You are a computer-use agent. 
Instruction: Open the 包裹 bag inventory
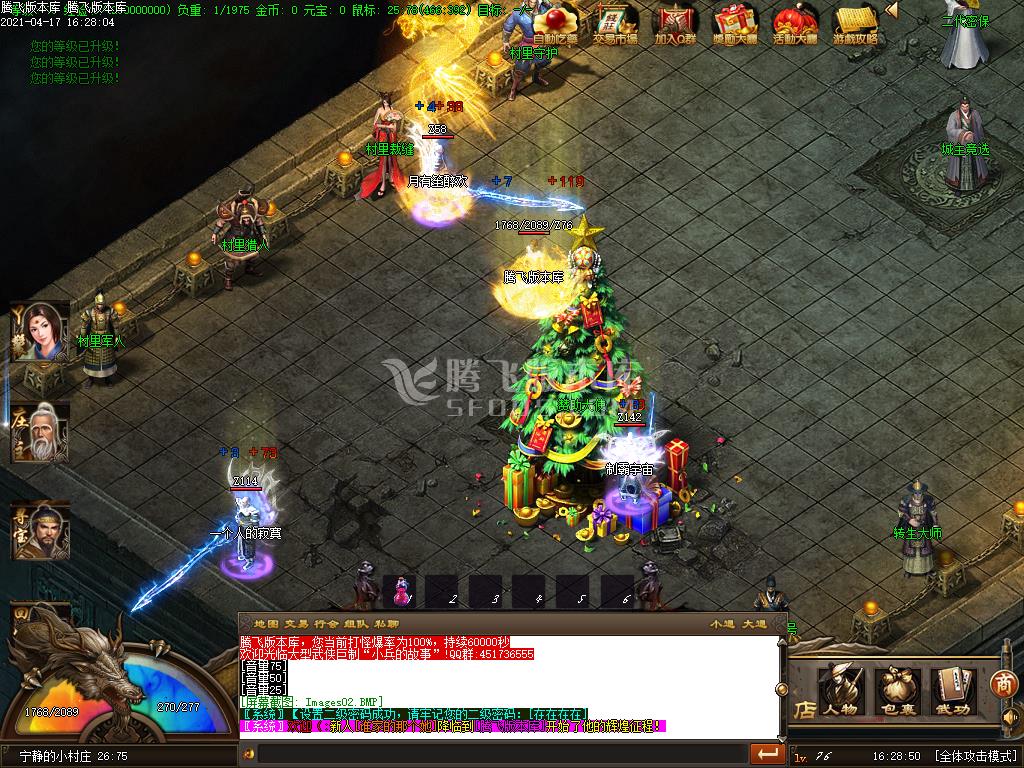point(897,691)
